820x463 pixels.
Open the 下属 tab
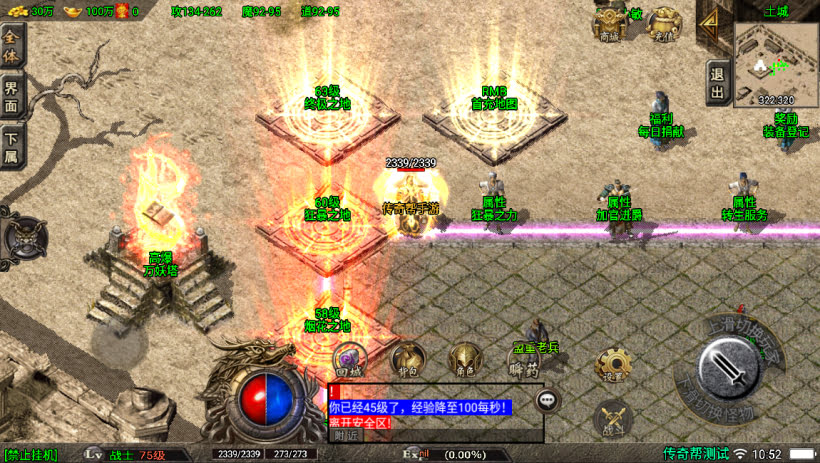11,148
